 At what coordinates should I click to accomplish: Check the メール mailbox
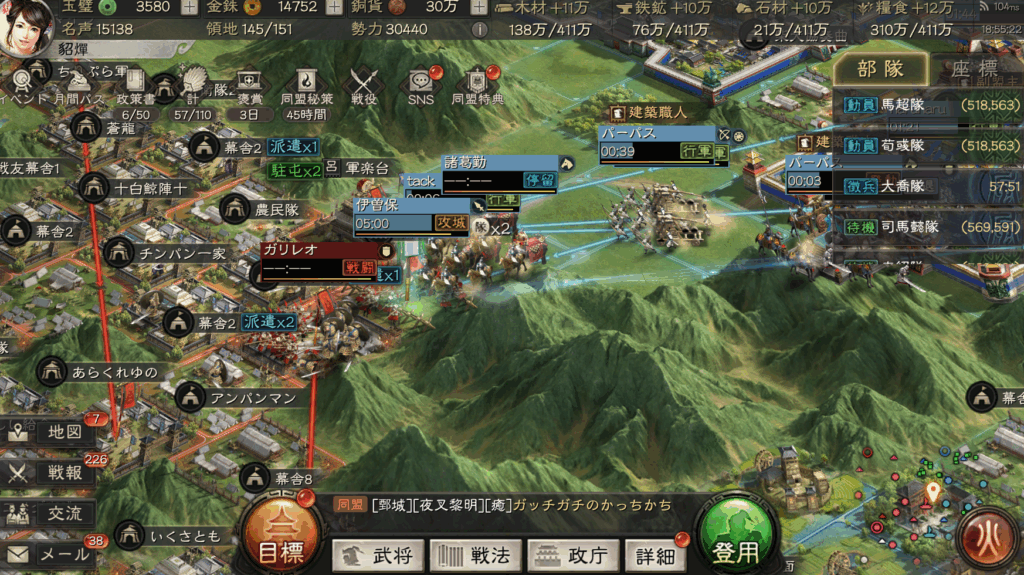pos(52,554)
